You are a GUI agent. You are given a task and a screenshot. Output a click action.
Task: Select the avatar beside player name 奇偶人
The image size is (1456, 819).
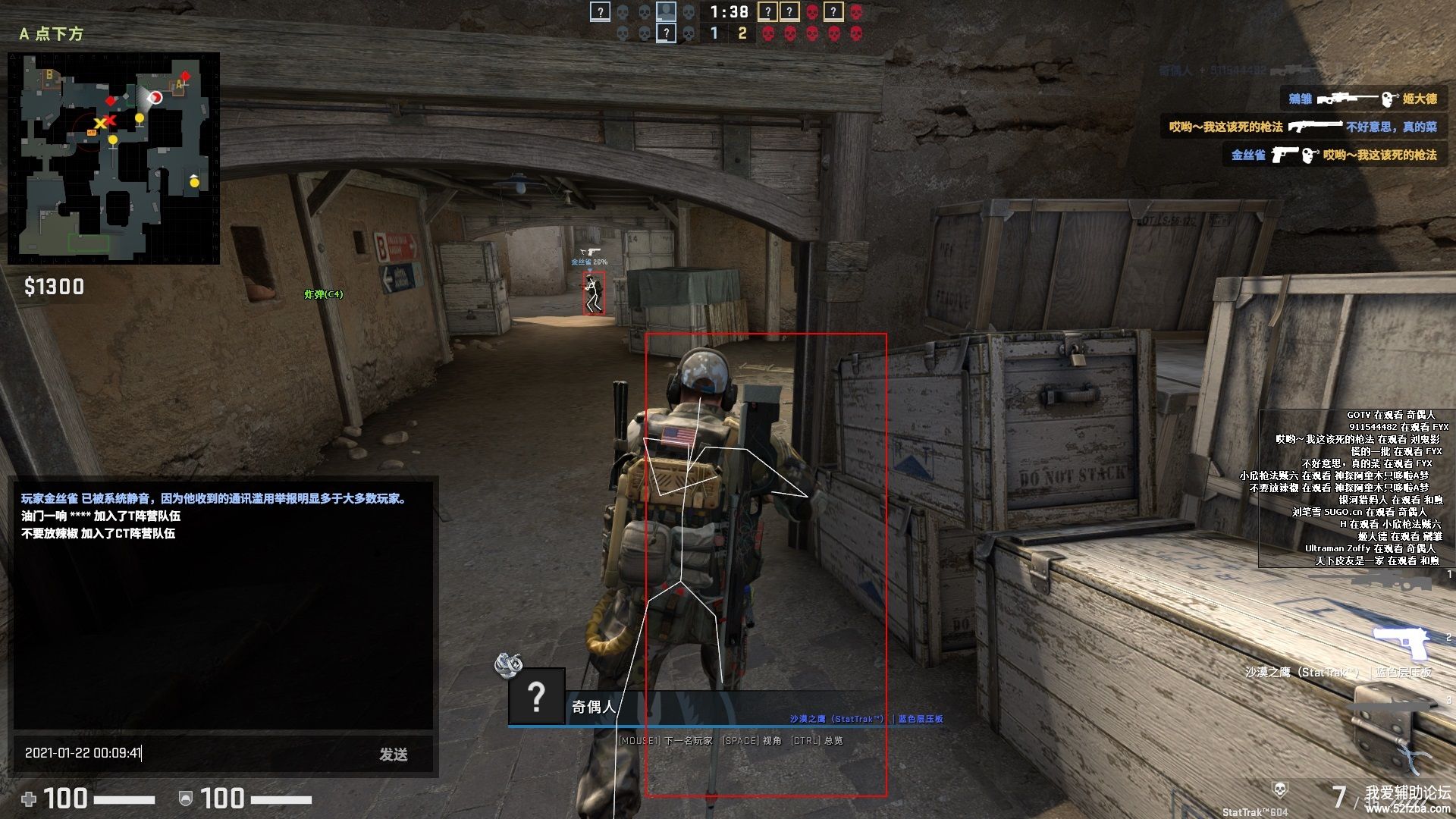tap(536, 695)
